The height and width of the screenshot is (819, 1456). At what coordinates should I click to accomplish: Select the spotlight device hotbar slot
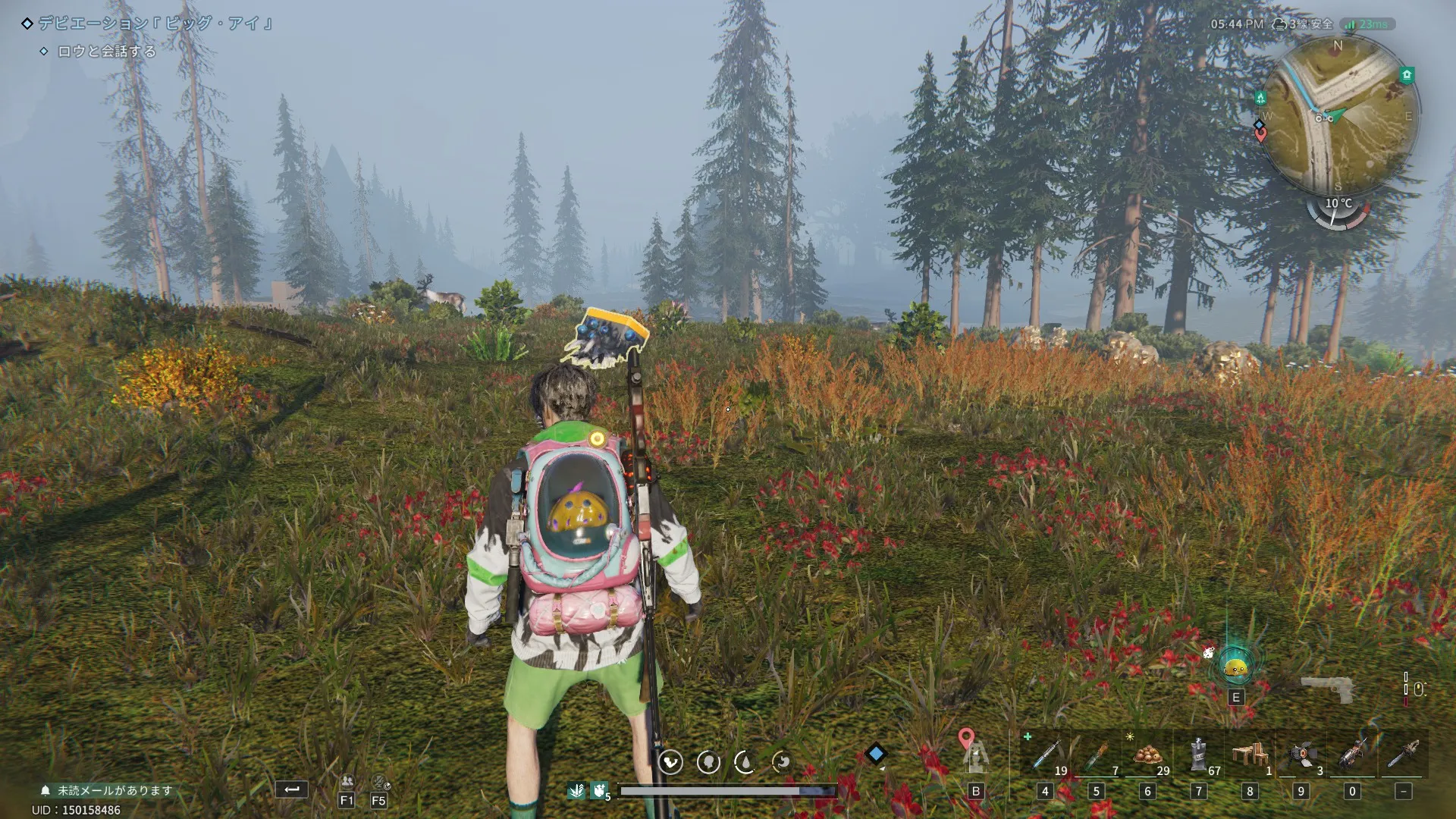click(1301, 755)
